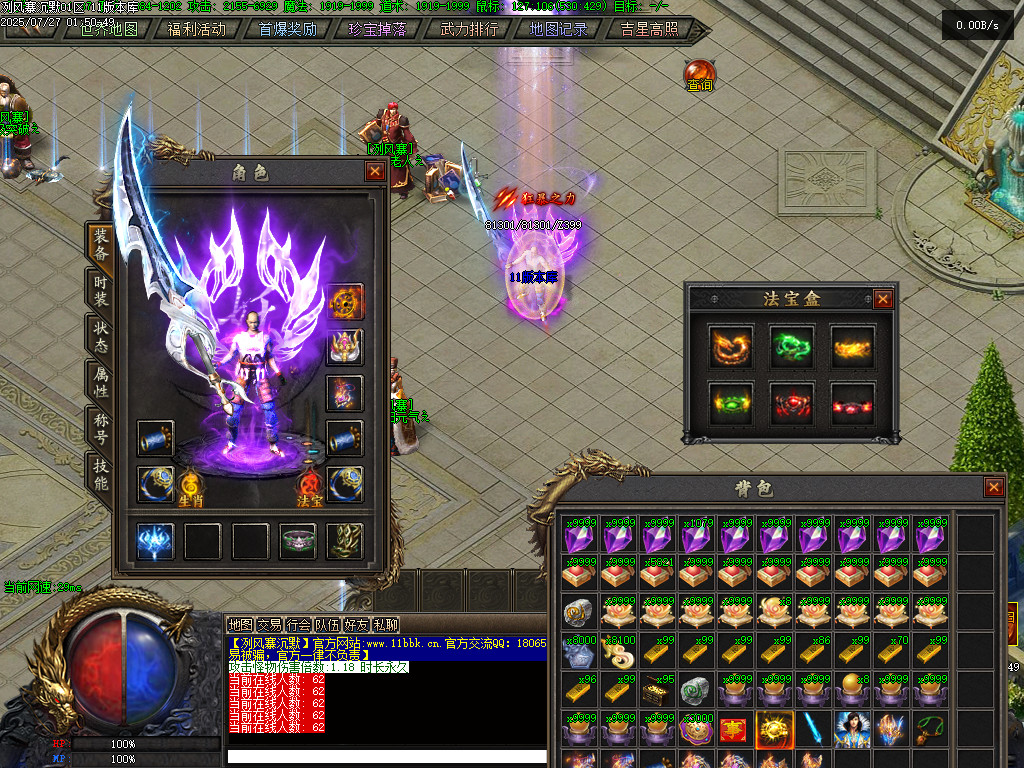Show the 称号 titles tab
Viewport: 1024px width, 768px height.
tap(101, 426)
